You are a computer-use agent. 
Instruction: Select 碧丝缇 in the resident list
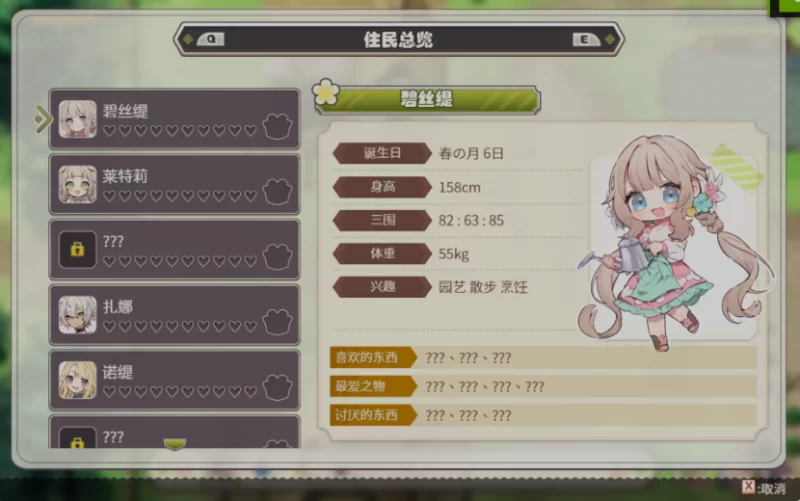(x=174, y=119)
